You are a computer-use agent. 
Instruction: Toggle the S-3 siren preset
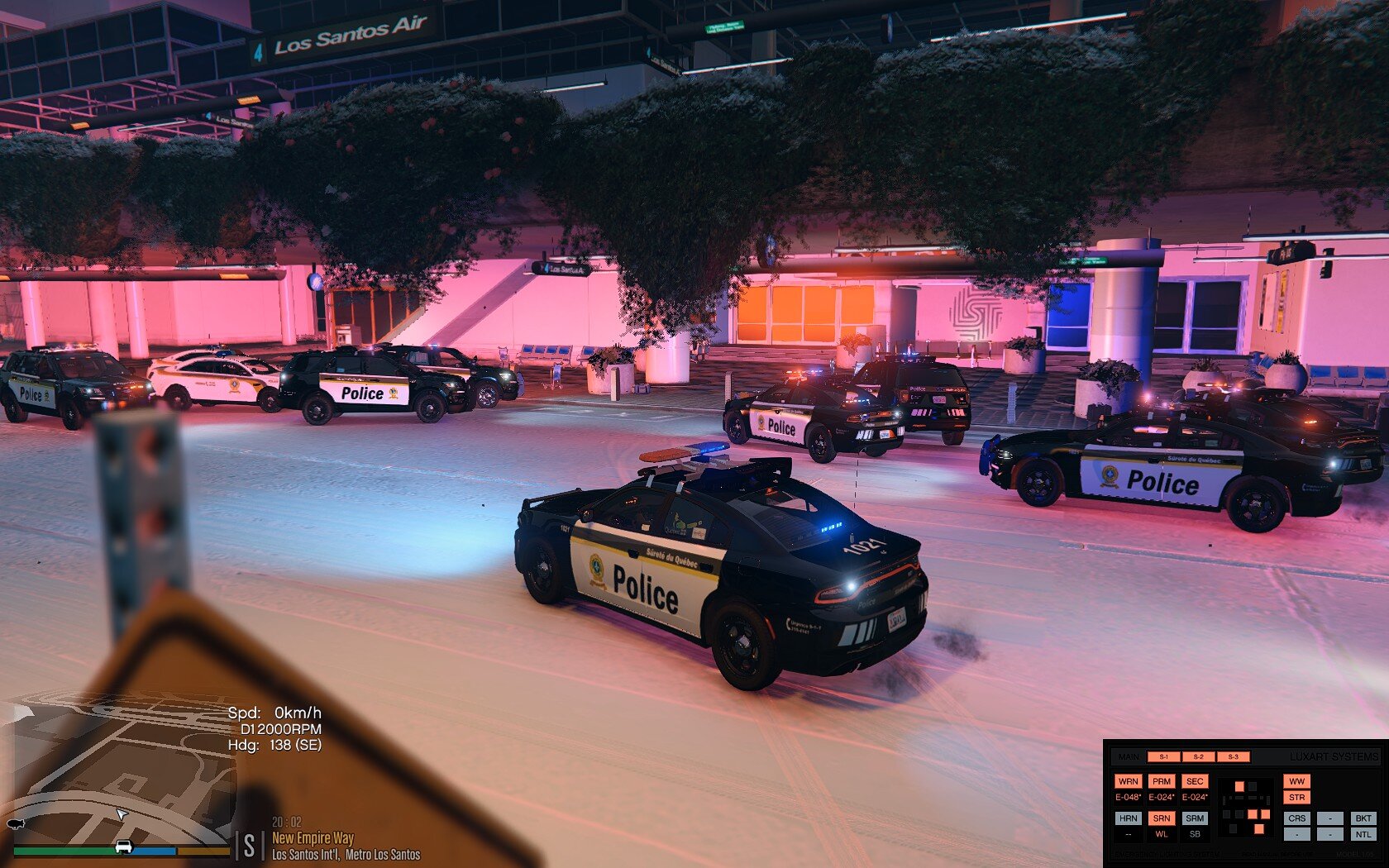(x=1233, y=756)
